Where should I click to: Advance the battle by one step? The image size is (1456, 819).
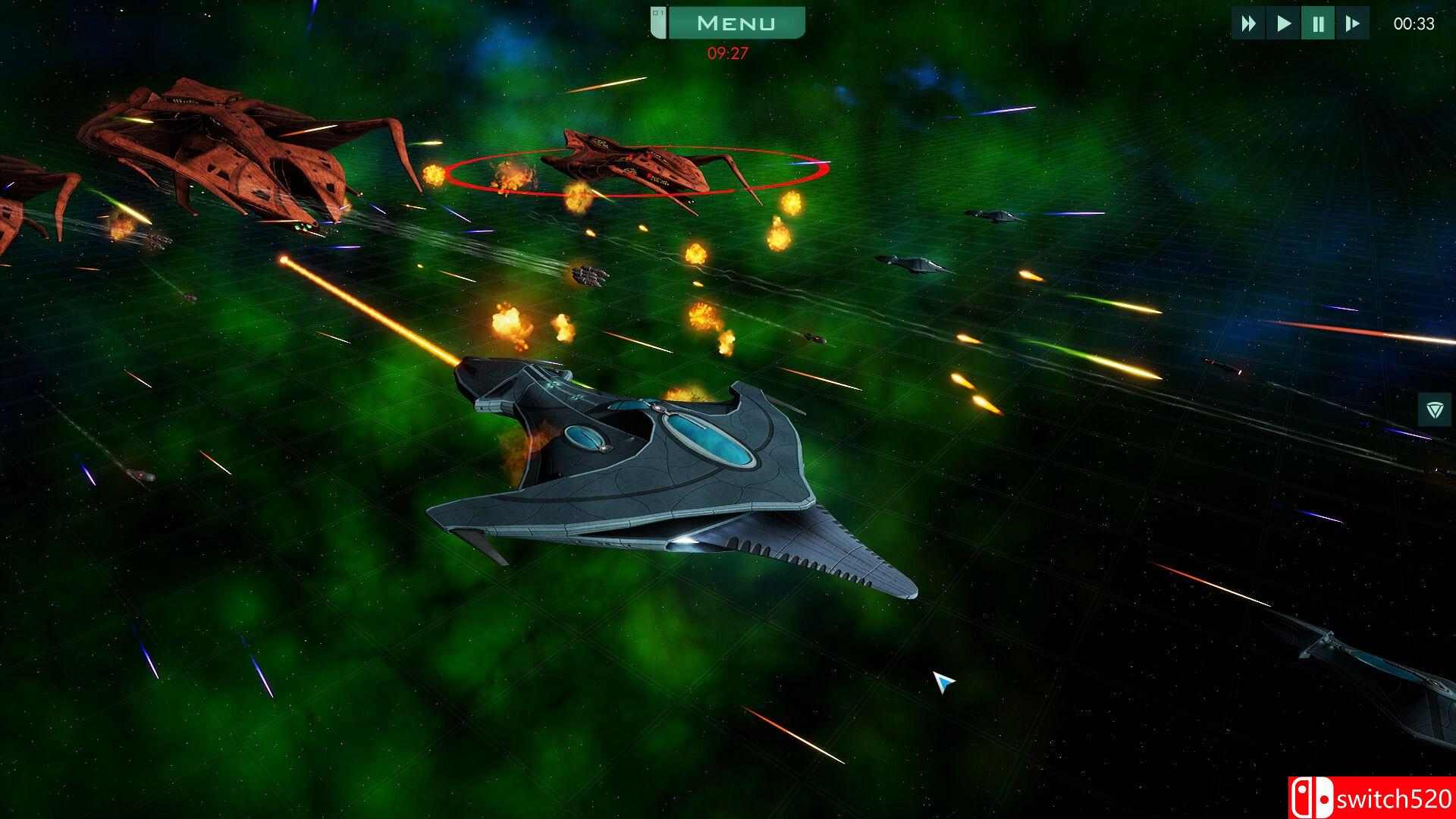tap(1352, 24)
